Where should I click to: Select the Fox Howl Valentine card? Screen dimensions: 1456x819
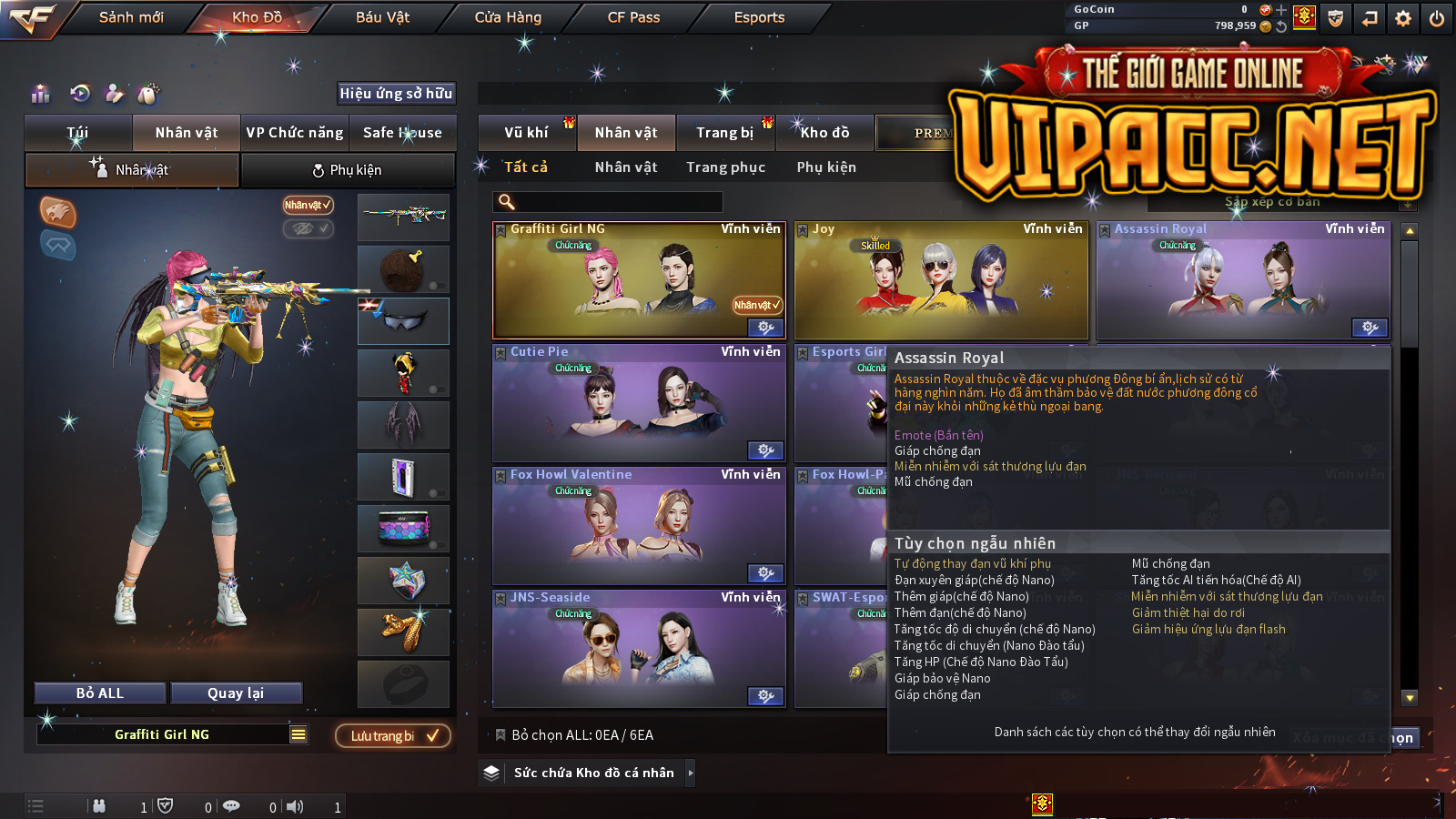point(639,526)
